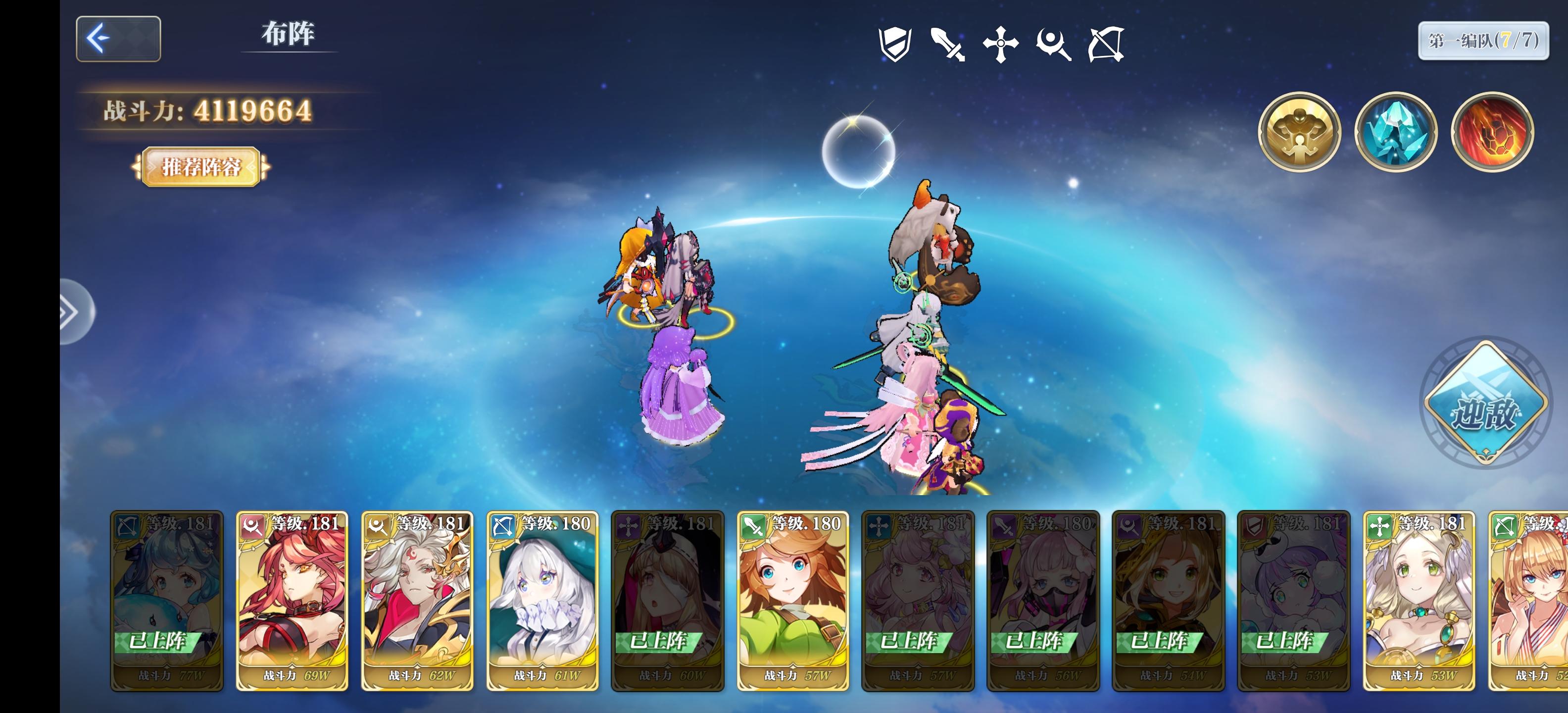Viewport: 1568px width, 713px height.
Task: Tap the 战斗力 4119664 power display
Action: pos(204,109)
